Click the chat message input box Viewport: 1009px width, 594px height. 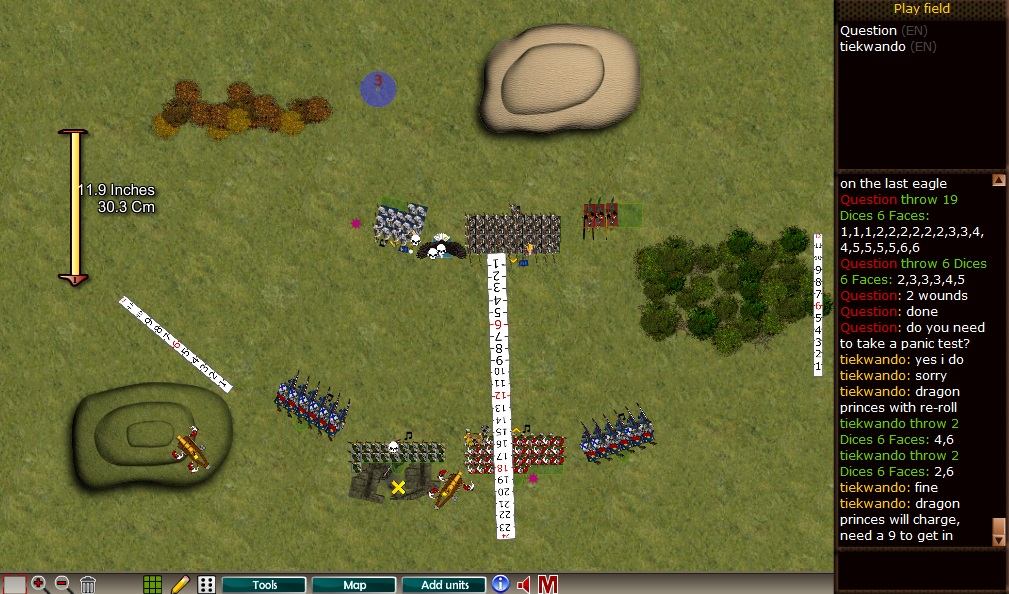point(920,570)
